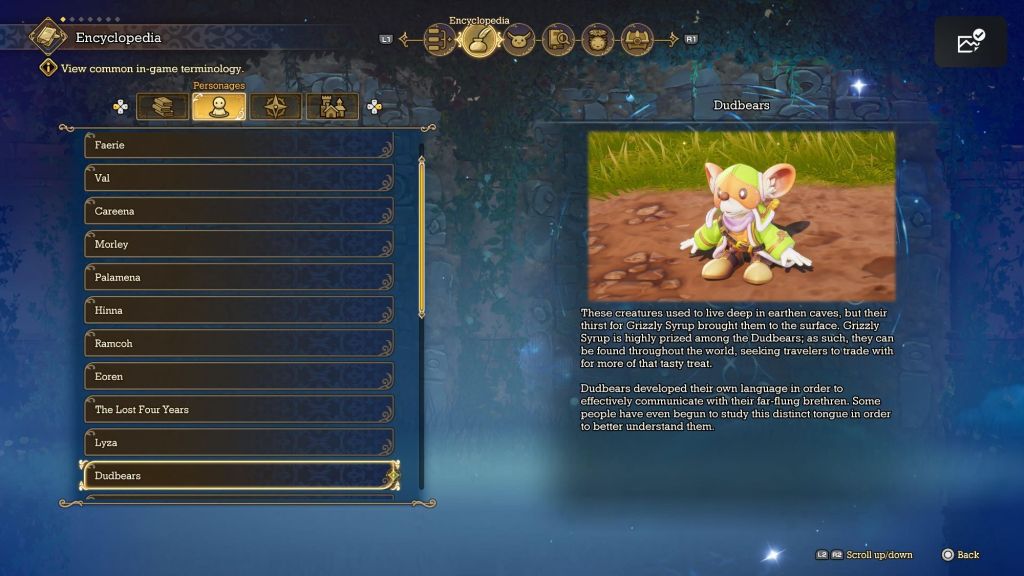This screenshot has height=576, width=1024.
Task: Select the Personages category tab
Action: point(219,107)
